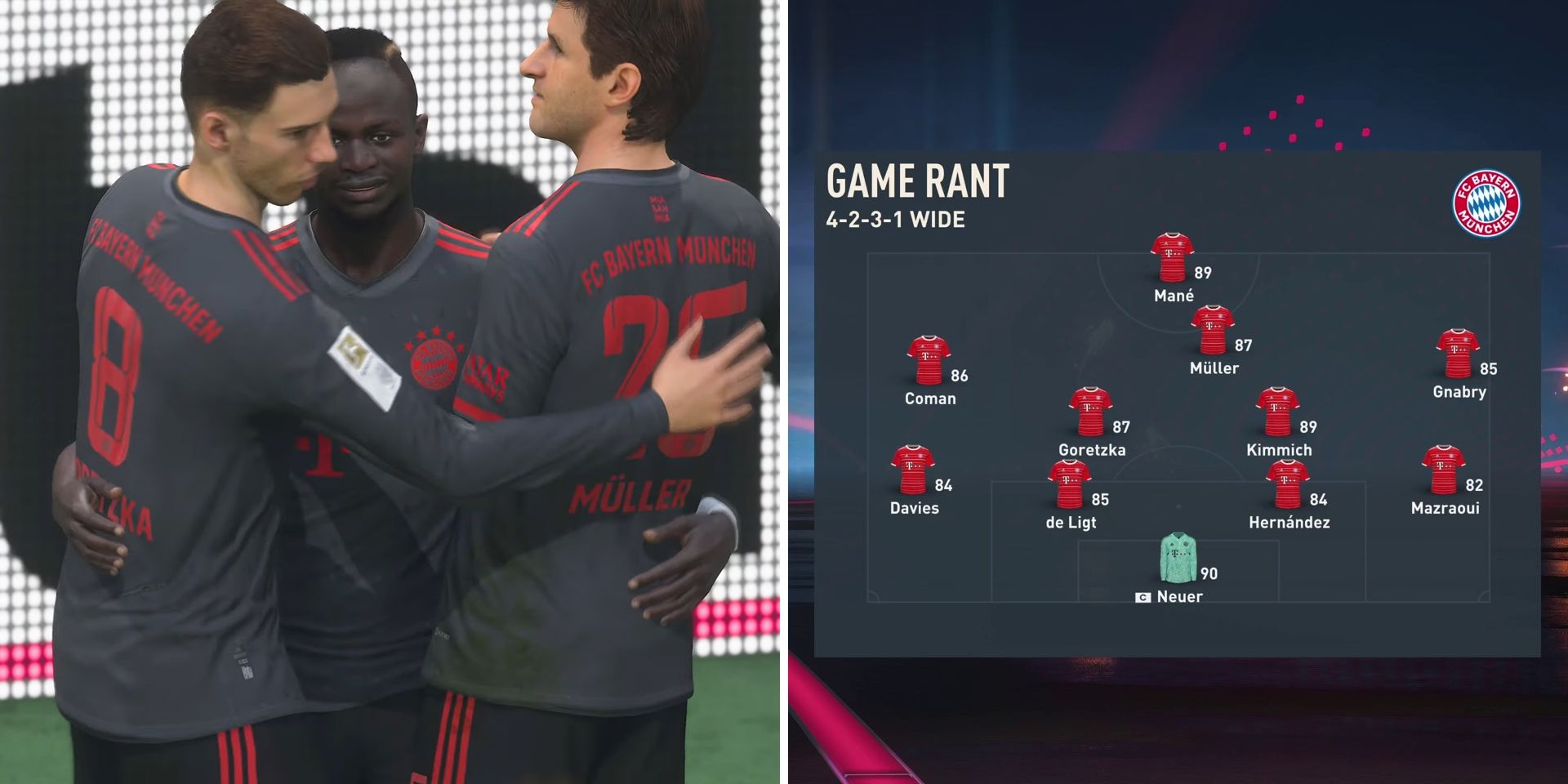Select the Davies player name label
Image resolution: width=1568 pixels, height=784 pixels.
(917, 508)
